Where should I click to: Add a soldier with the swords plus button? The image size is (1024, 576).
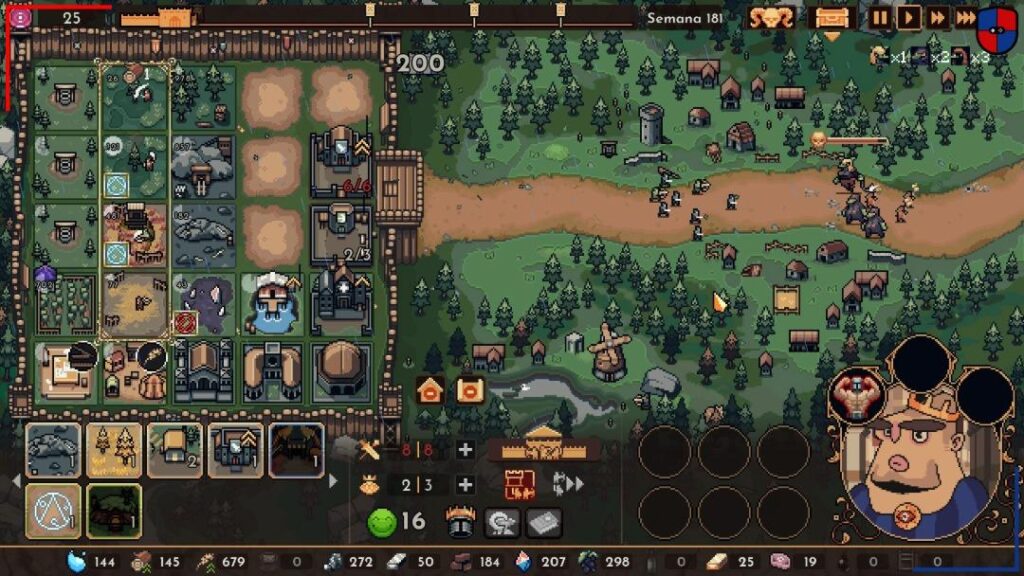465,450
